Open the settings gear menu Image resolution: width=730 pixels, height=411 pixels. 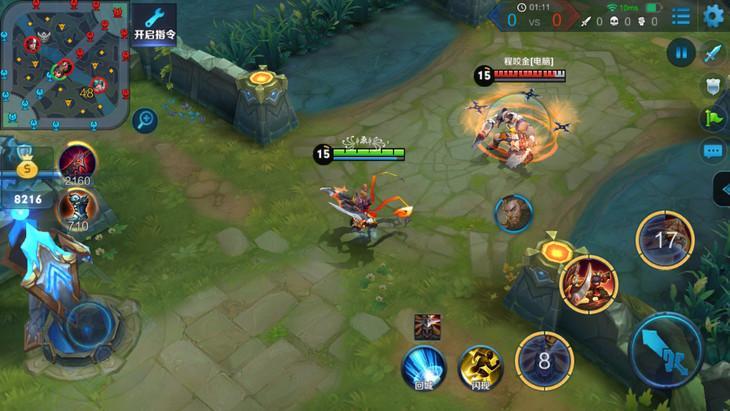click(x=713, y=16)
